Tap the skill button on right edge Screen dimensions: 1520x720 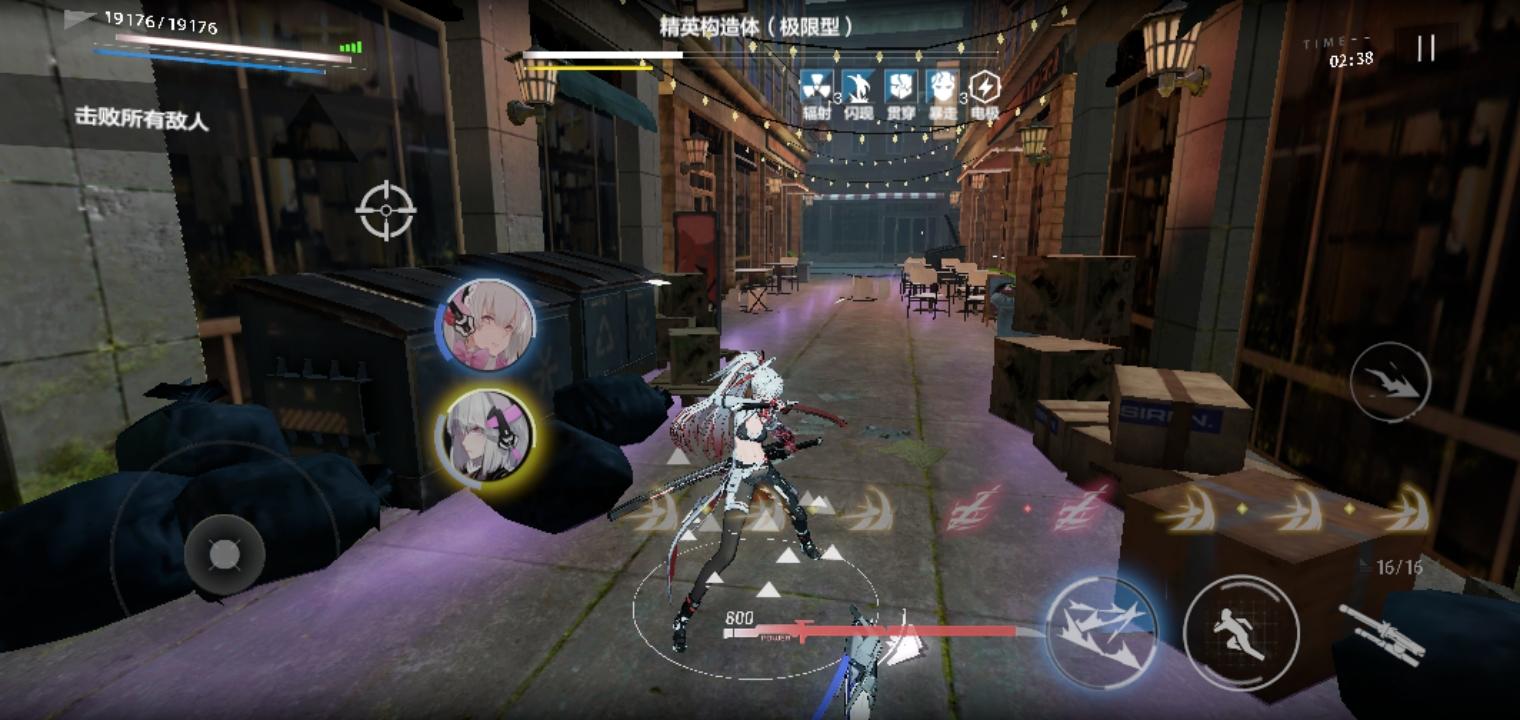tap(1392, 383)
